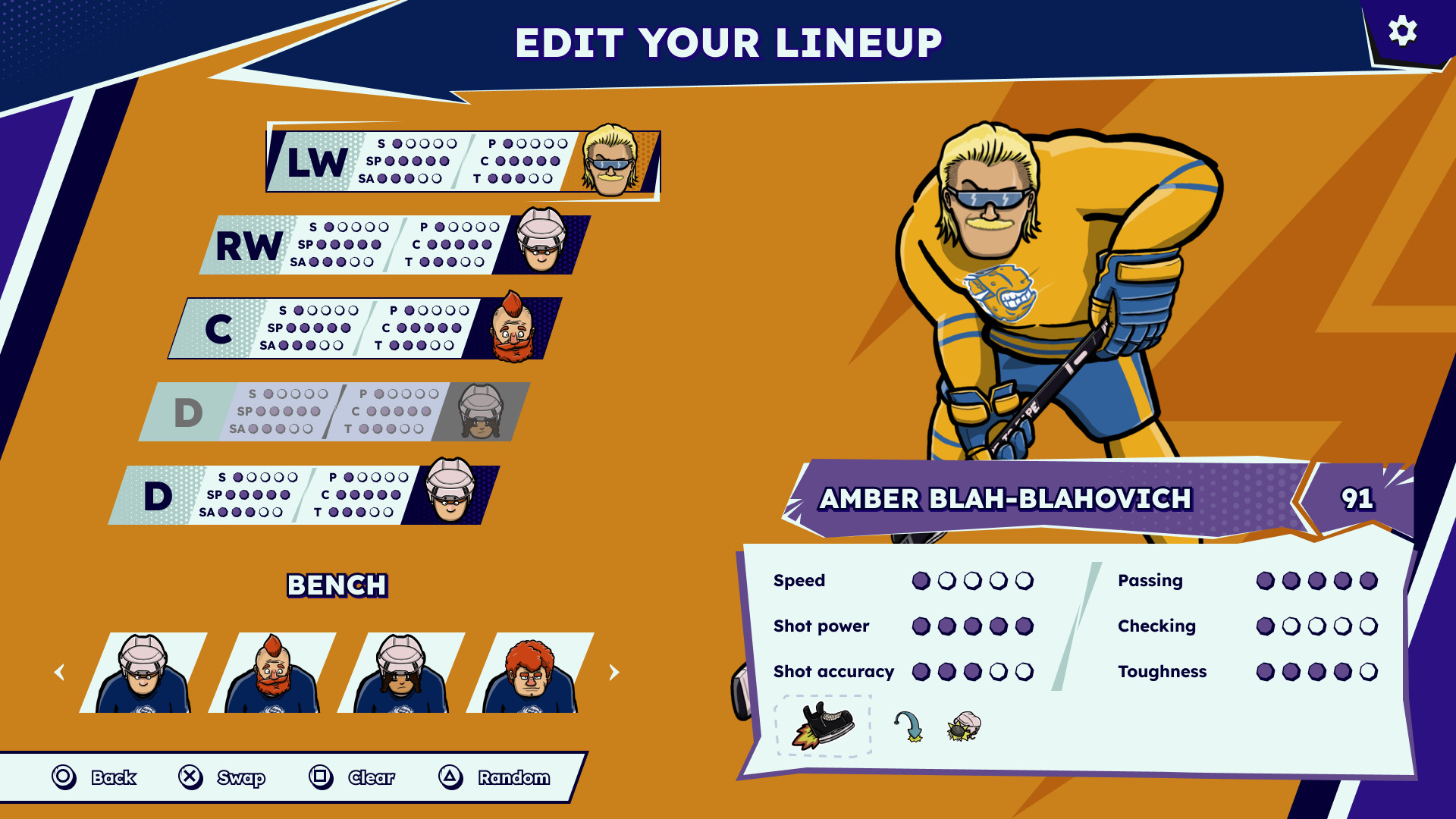Choose the C lineup slot with red-bearded player
This screenshot has height=819, width=1456.
click(x=364, y=328)
